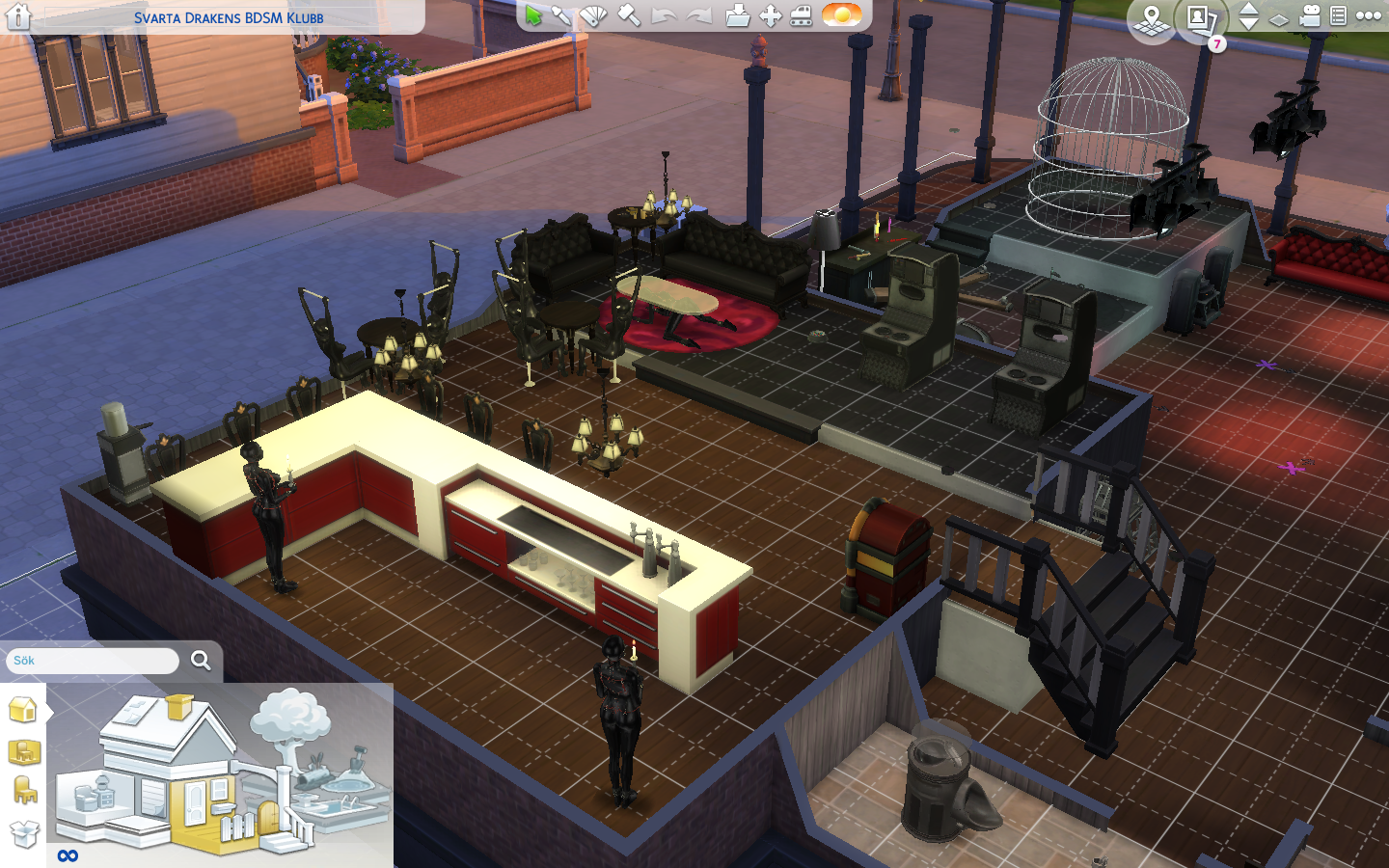Open the Map view
Image resolution: width=1389 pixels, height=868 pixels.
(x=1151, y=19)
